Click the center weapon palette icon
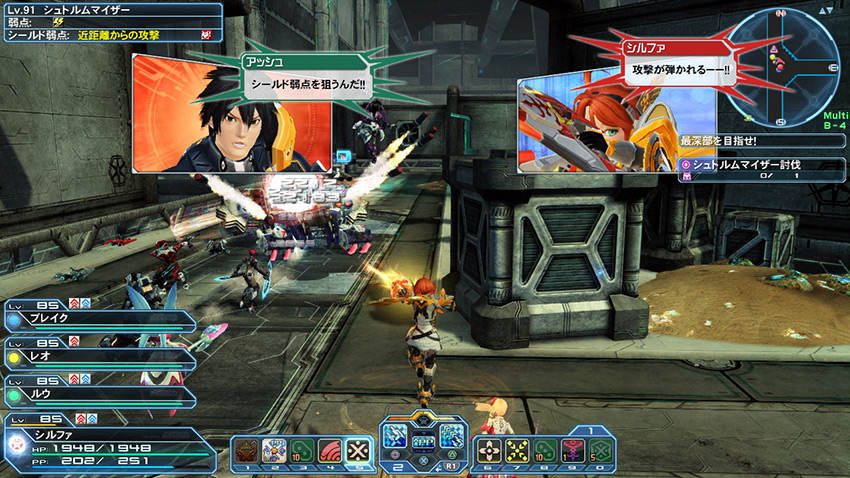This screenshot has height=478, width=850. tap(423, 440)
